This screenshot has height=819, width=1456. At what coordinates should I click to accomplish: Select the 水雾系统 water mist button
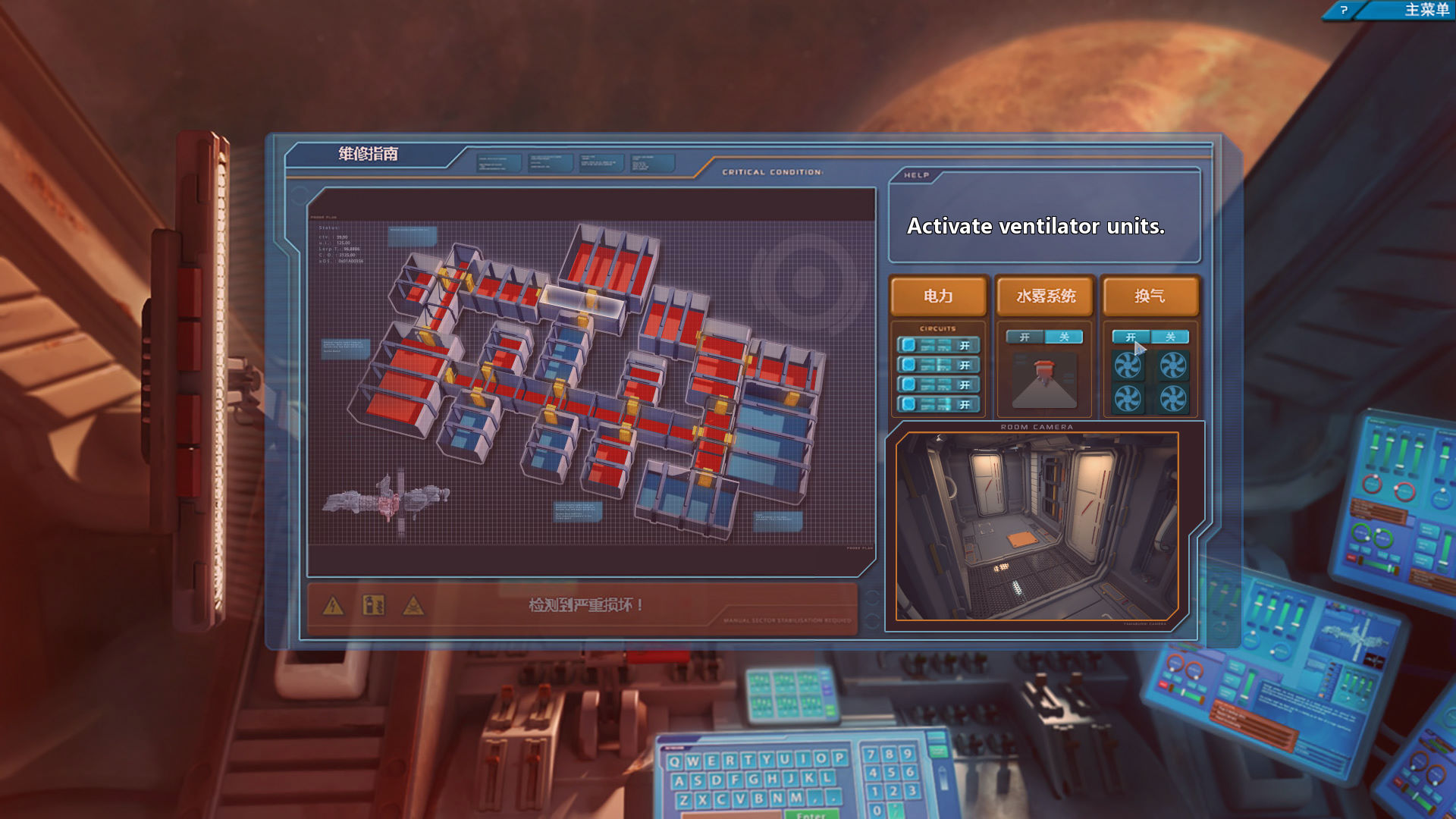(x=1045, y=296)
